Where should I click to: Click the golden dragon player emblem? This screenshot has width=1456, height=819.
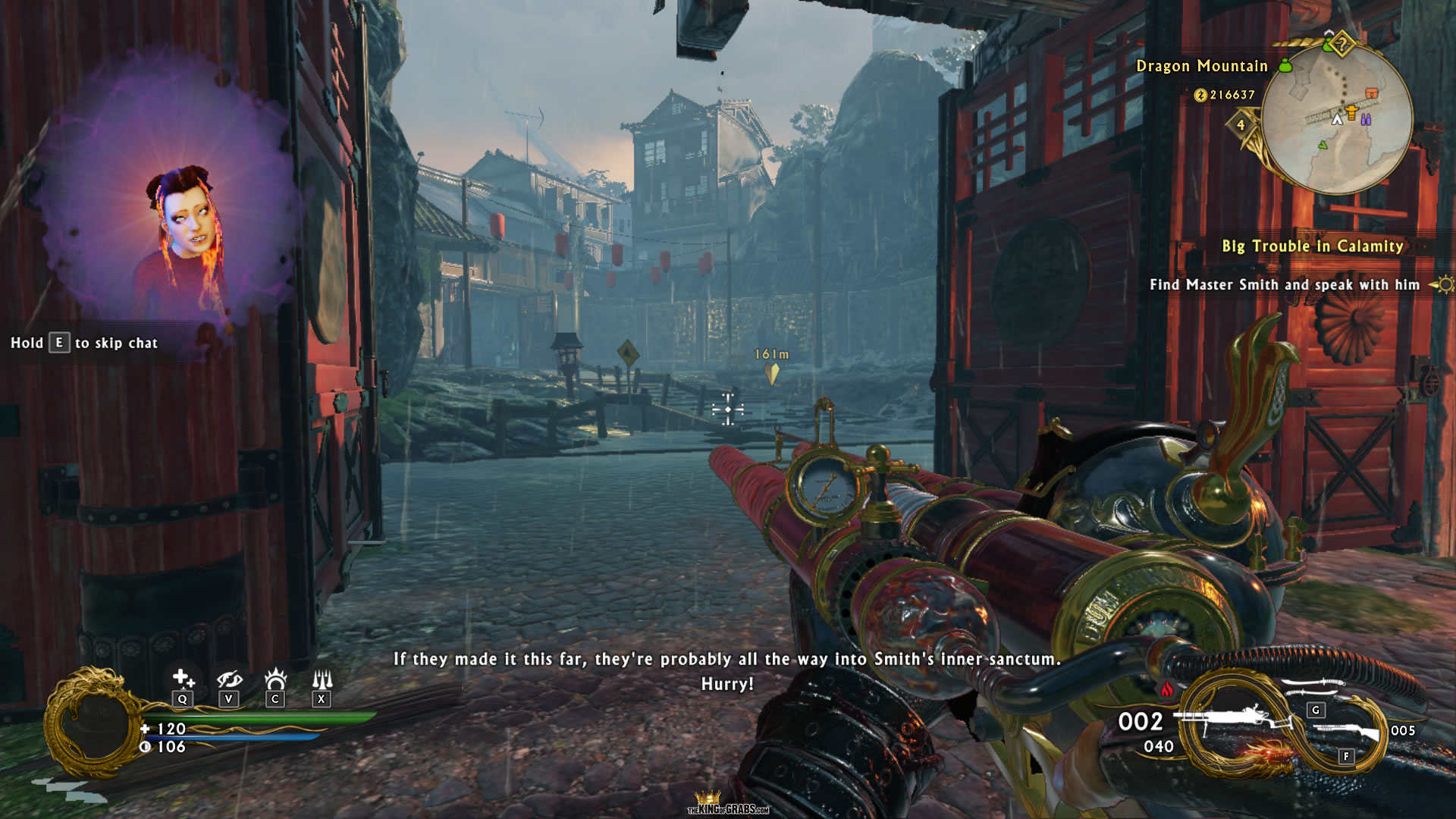click(93, 723)
